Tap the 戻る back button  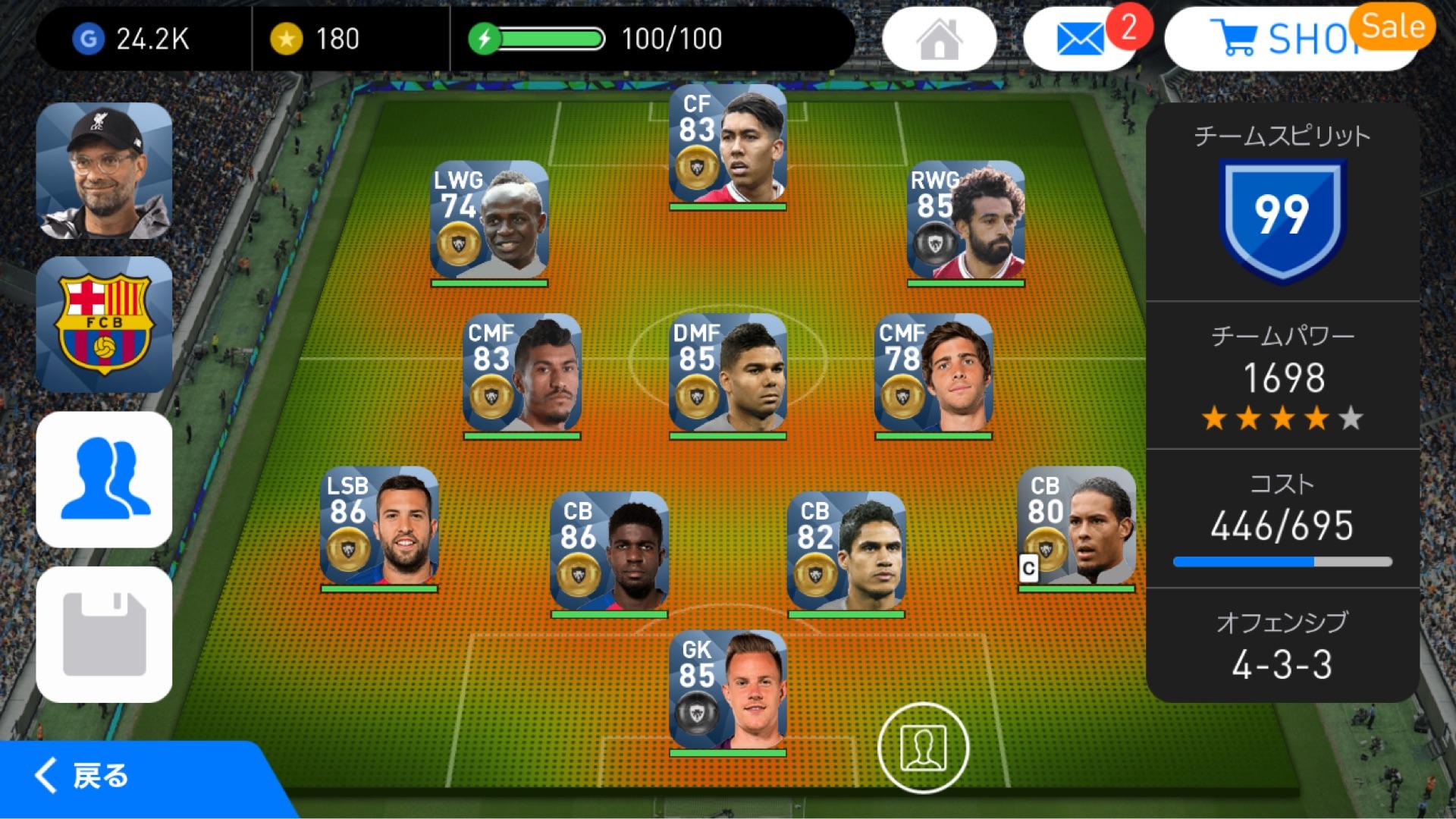click(83, 777)
